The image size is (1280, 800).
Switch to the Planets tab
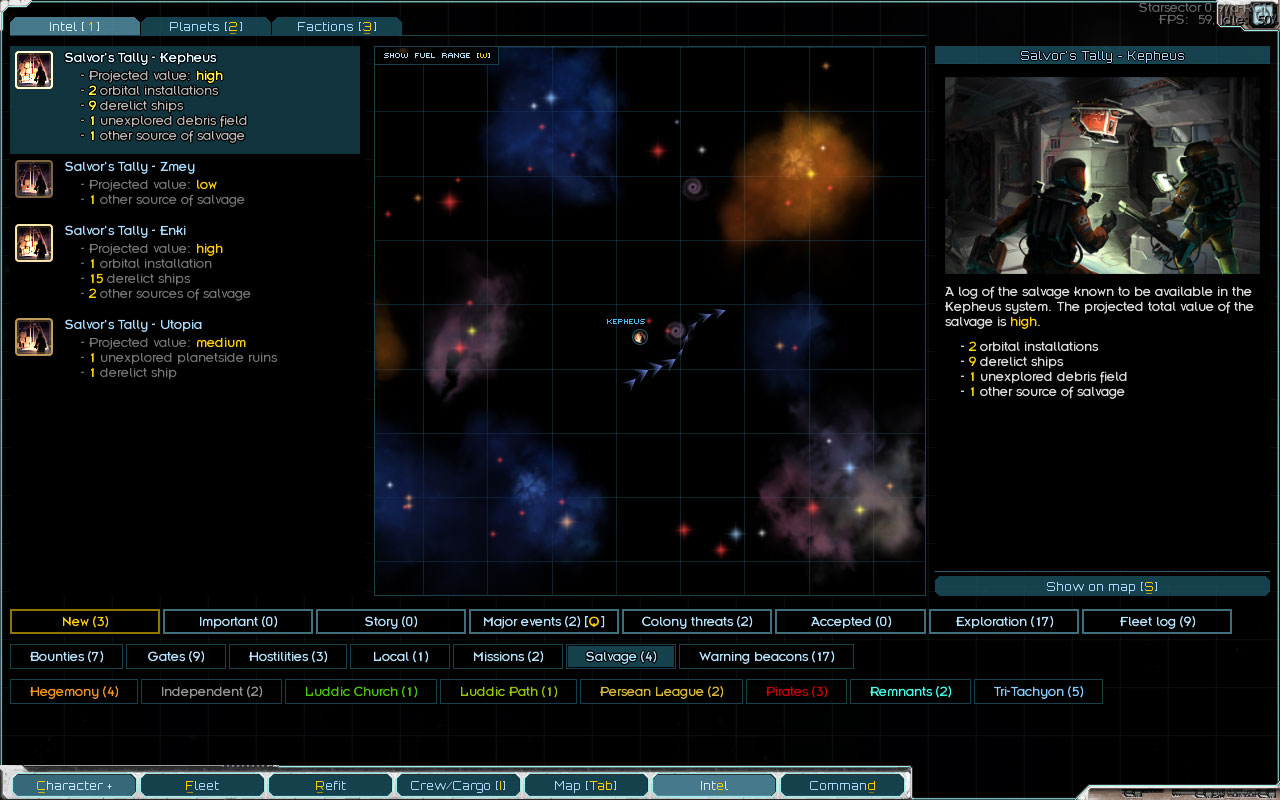click(206, 27)
